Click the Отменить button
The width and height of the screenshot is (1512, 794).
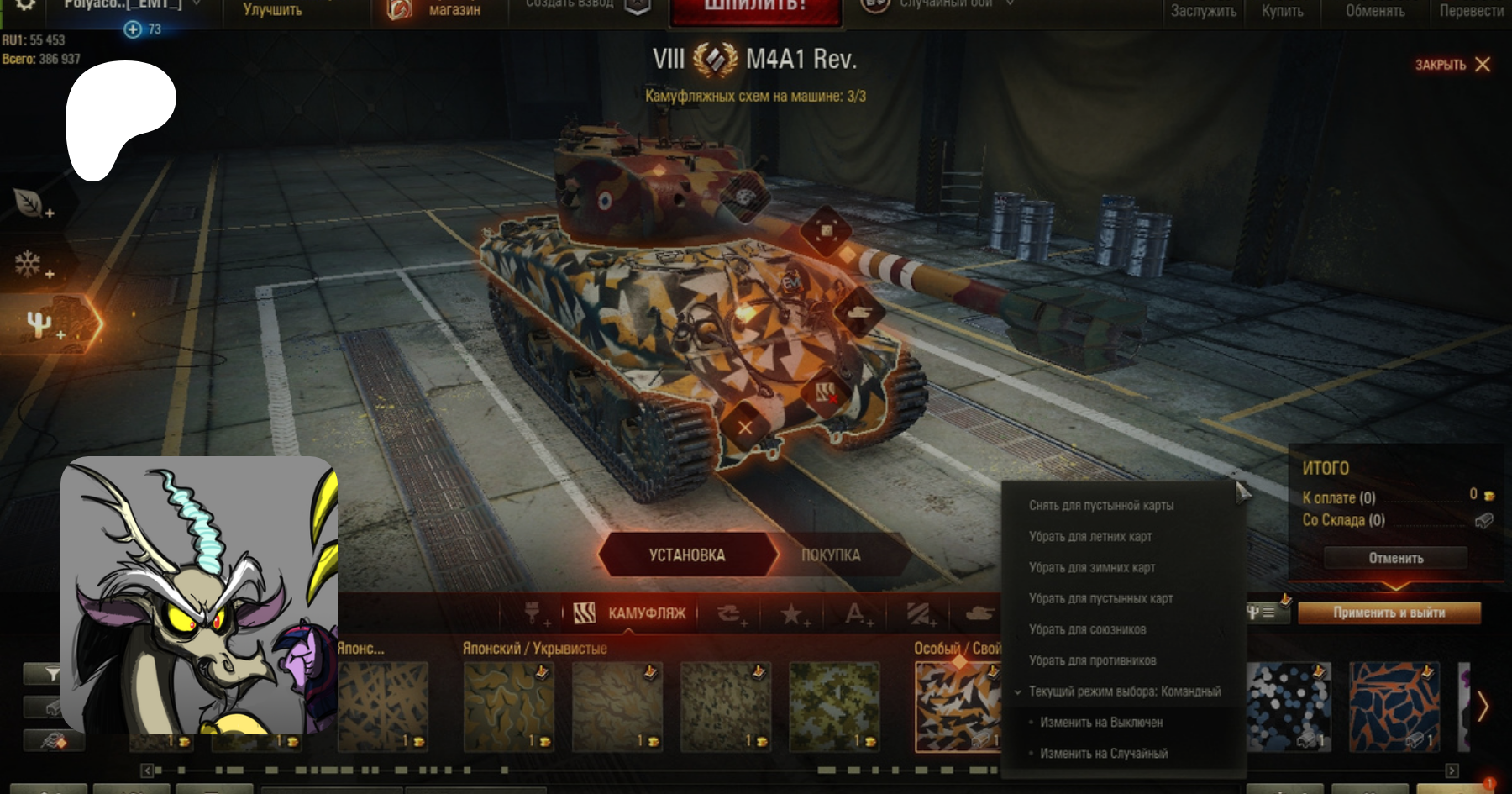pos(1395,558)
